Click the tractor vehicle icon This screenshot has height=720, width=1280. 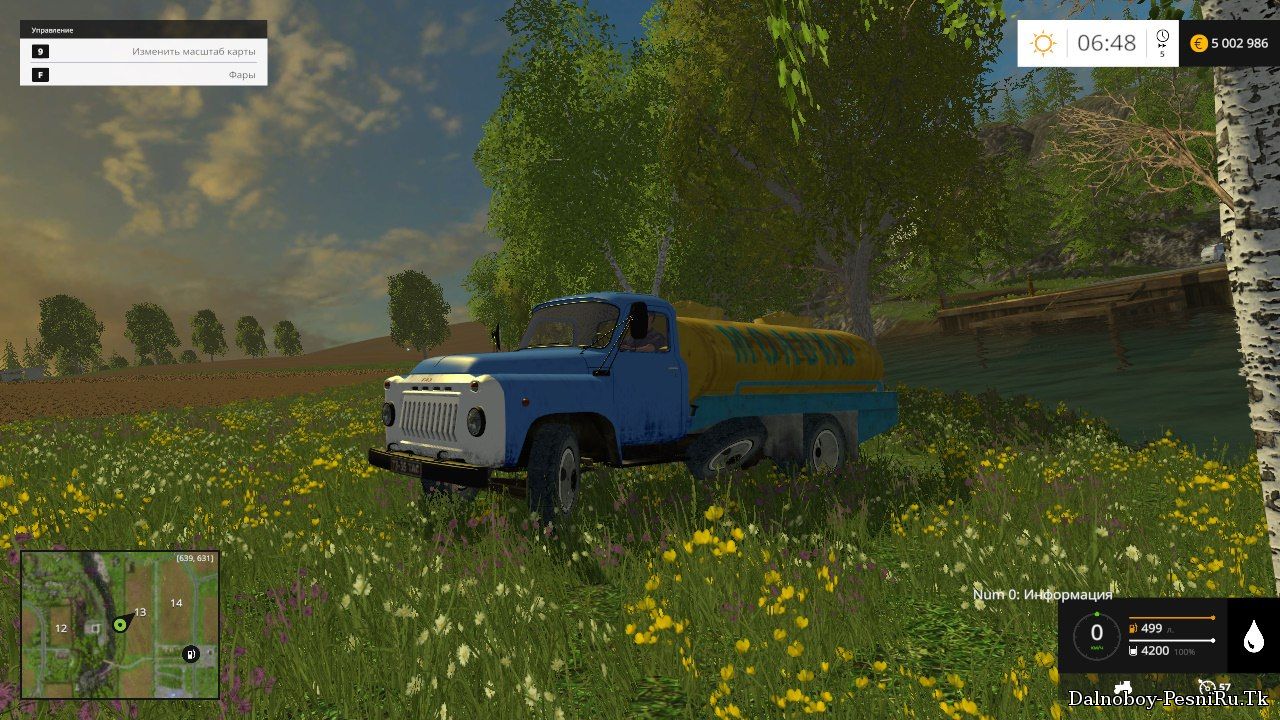coord(1123,687)
